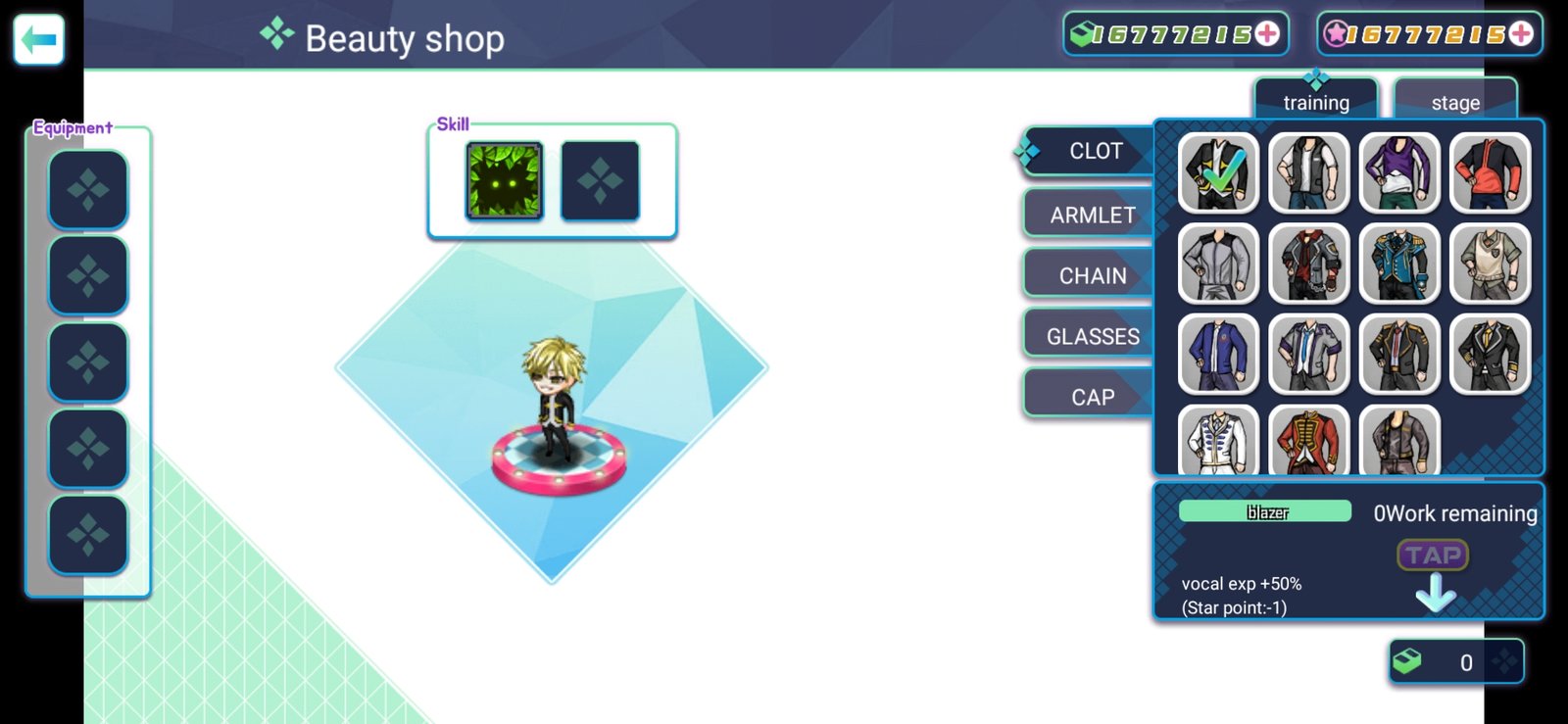Pick the blue blazer outfit
The width and height of the screenshot is (1568, 724).
click(x=1219, y=354)
